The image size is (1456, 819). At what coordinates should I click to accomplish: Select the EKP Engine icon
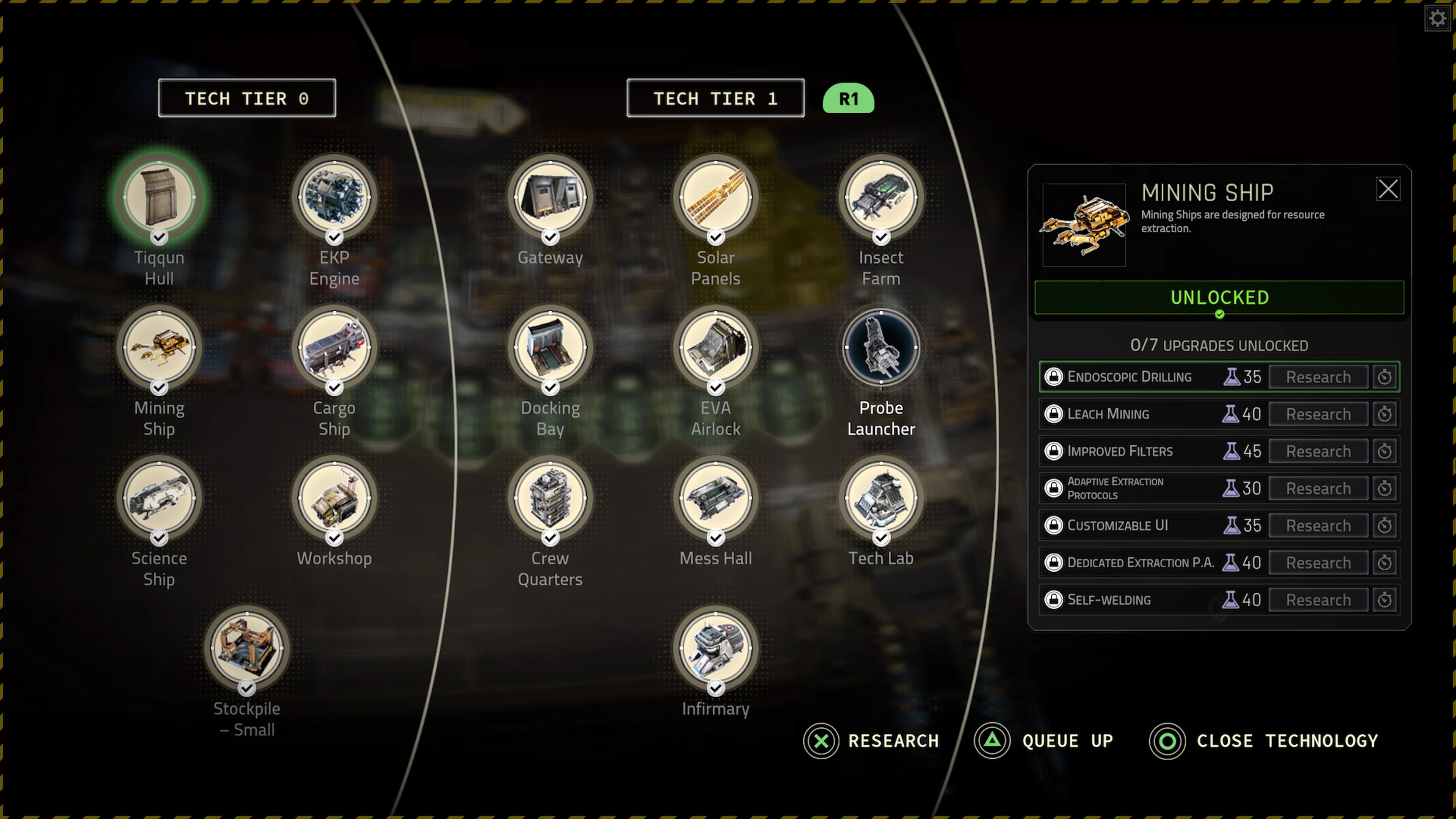[334, 197]
